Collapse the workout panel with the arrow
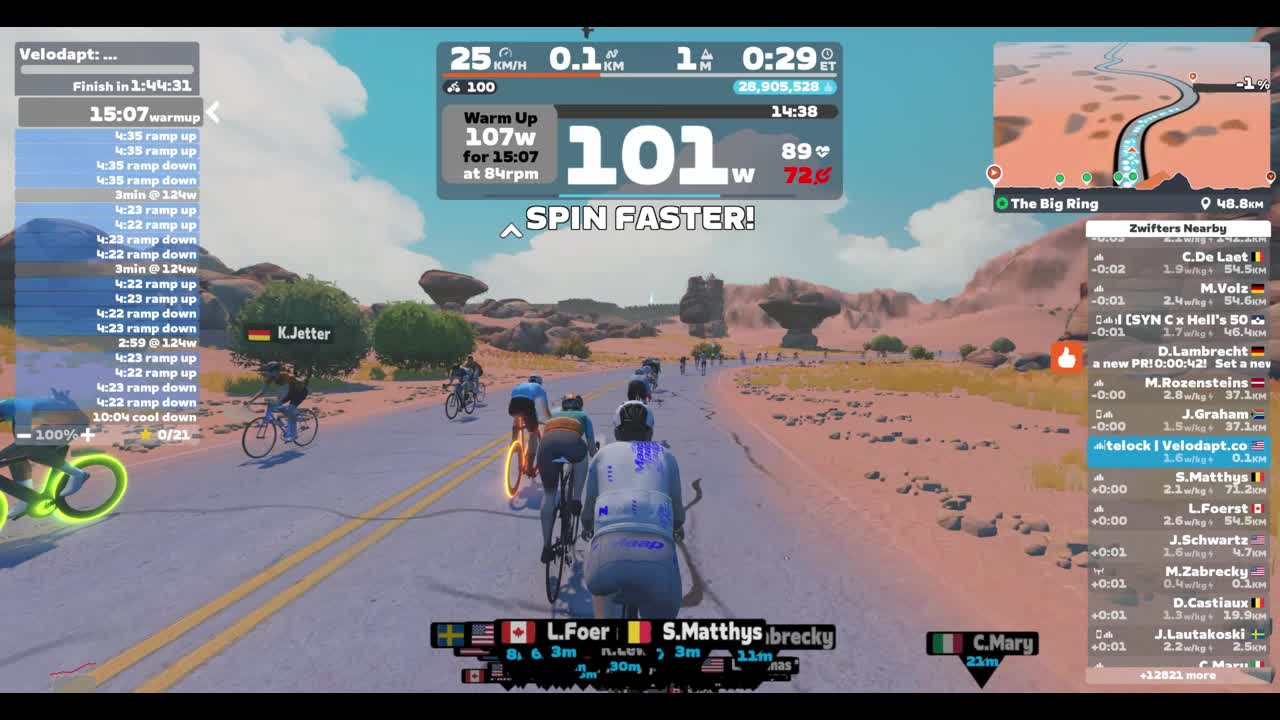The image size is (1280, 720). pos(212,113)
